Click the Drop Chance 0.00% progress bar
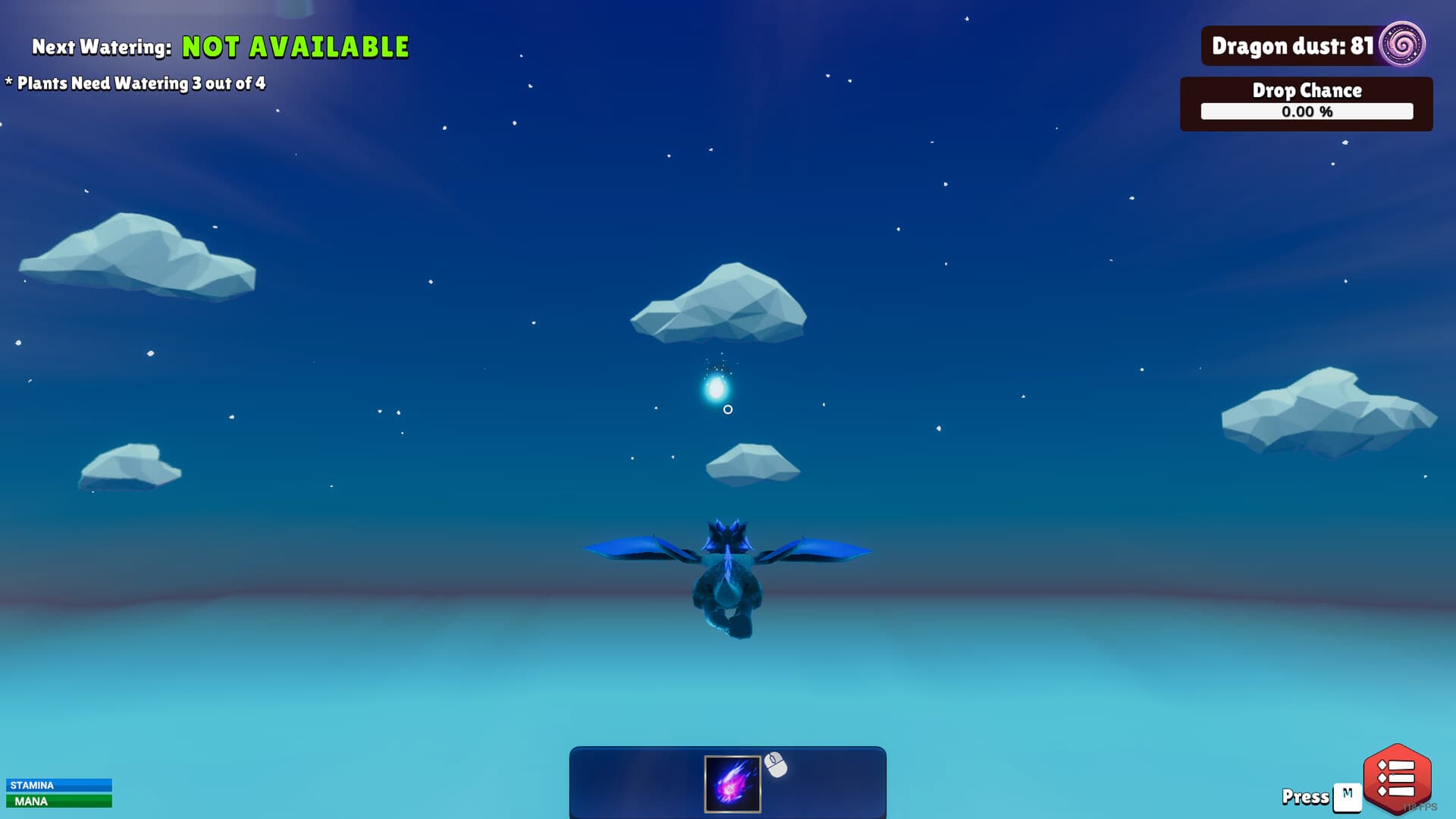This screenshot has width=1456, height=819. 1306,113
